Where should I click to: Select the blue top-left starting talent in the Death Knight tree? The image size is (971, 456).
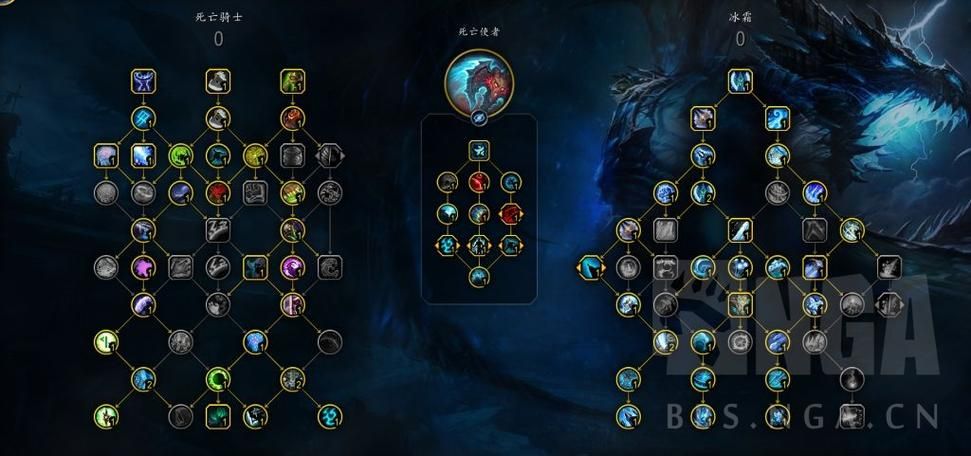[x=142, y=80]
